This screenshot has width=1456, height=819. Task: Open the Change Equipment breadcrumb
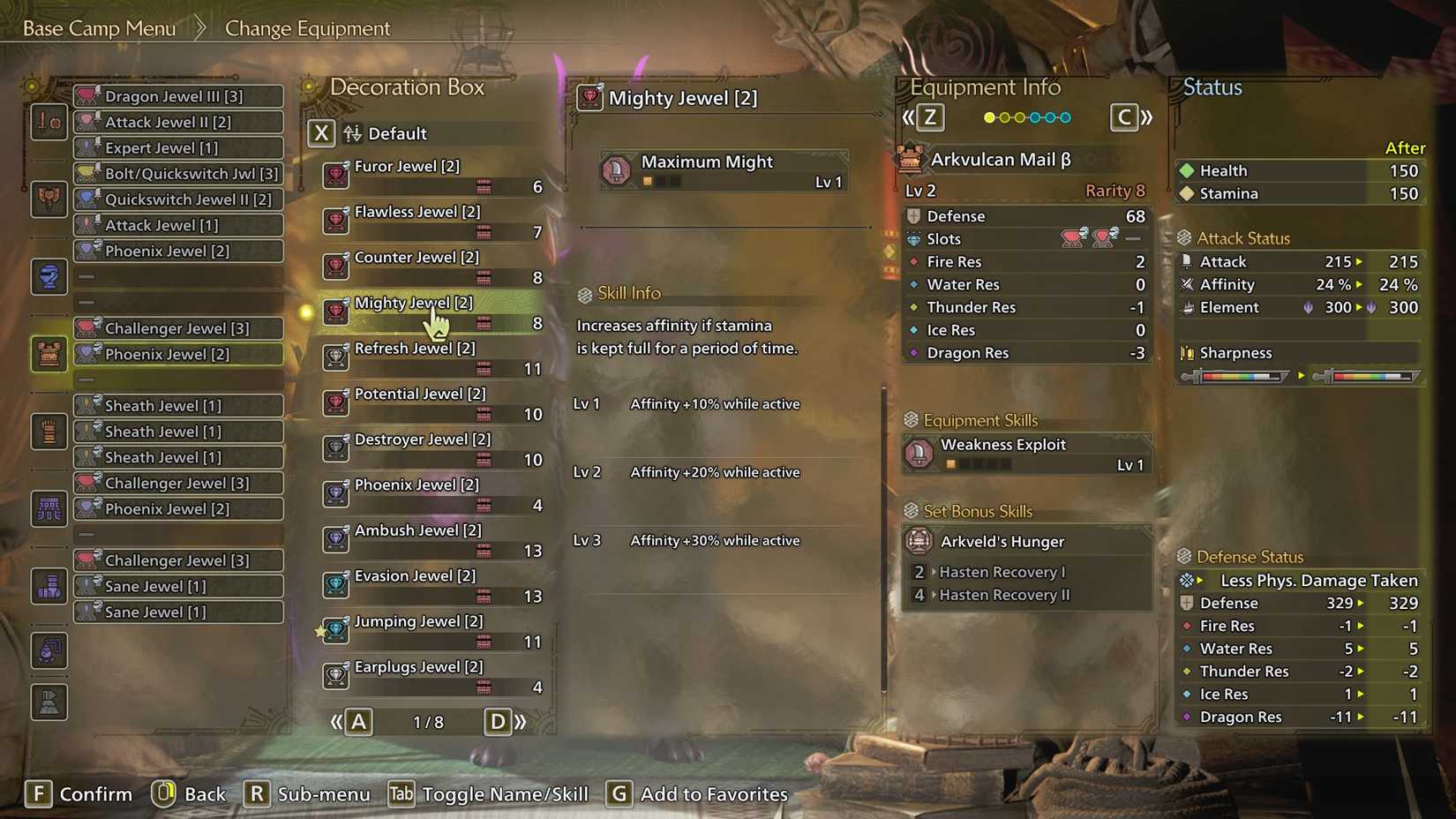click(306, 28)
